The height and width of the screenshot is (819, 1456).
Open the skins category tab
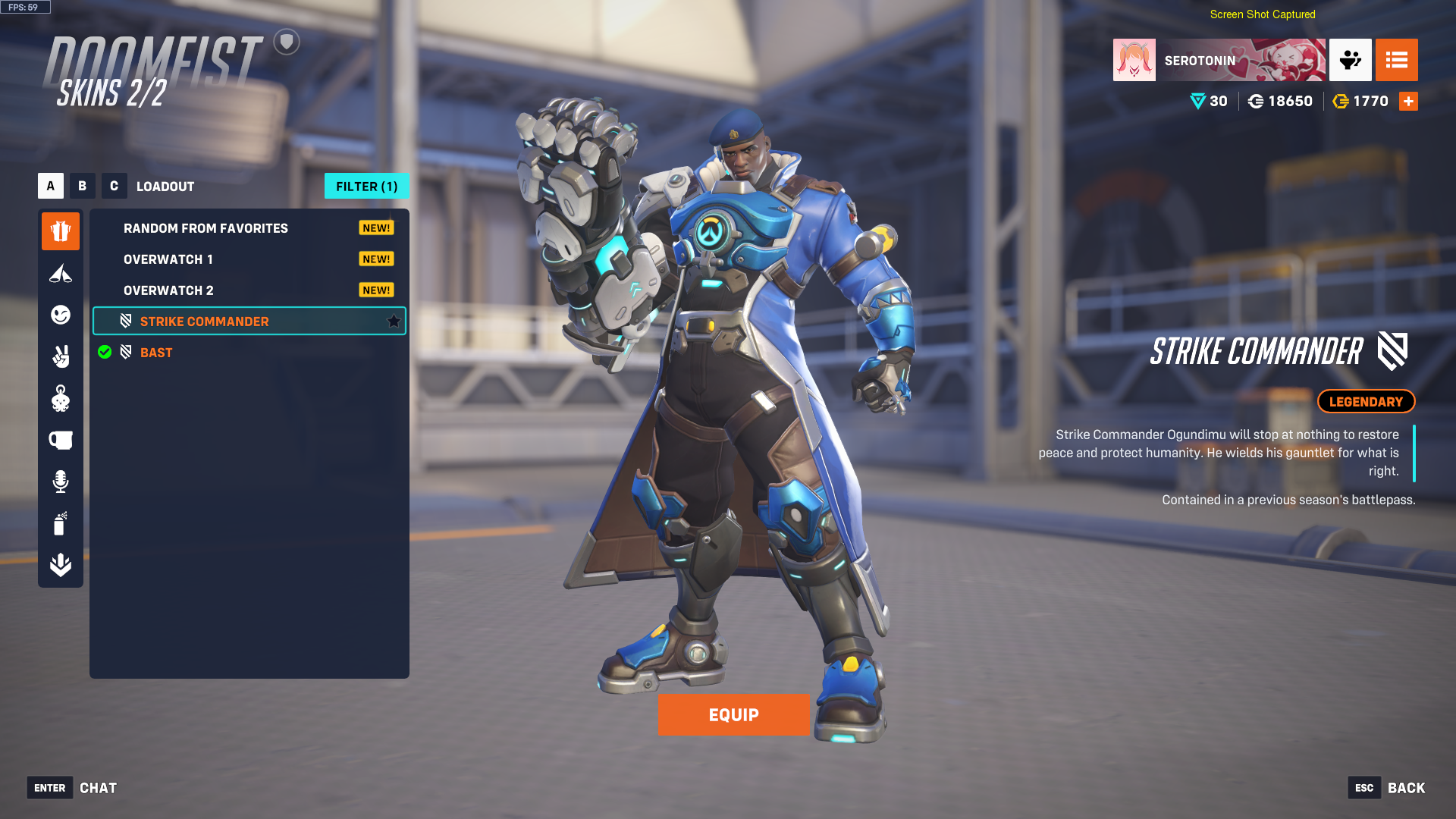[x=61, y=231]
